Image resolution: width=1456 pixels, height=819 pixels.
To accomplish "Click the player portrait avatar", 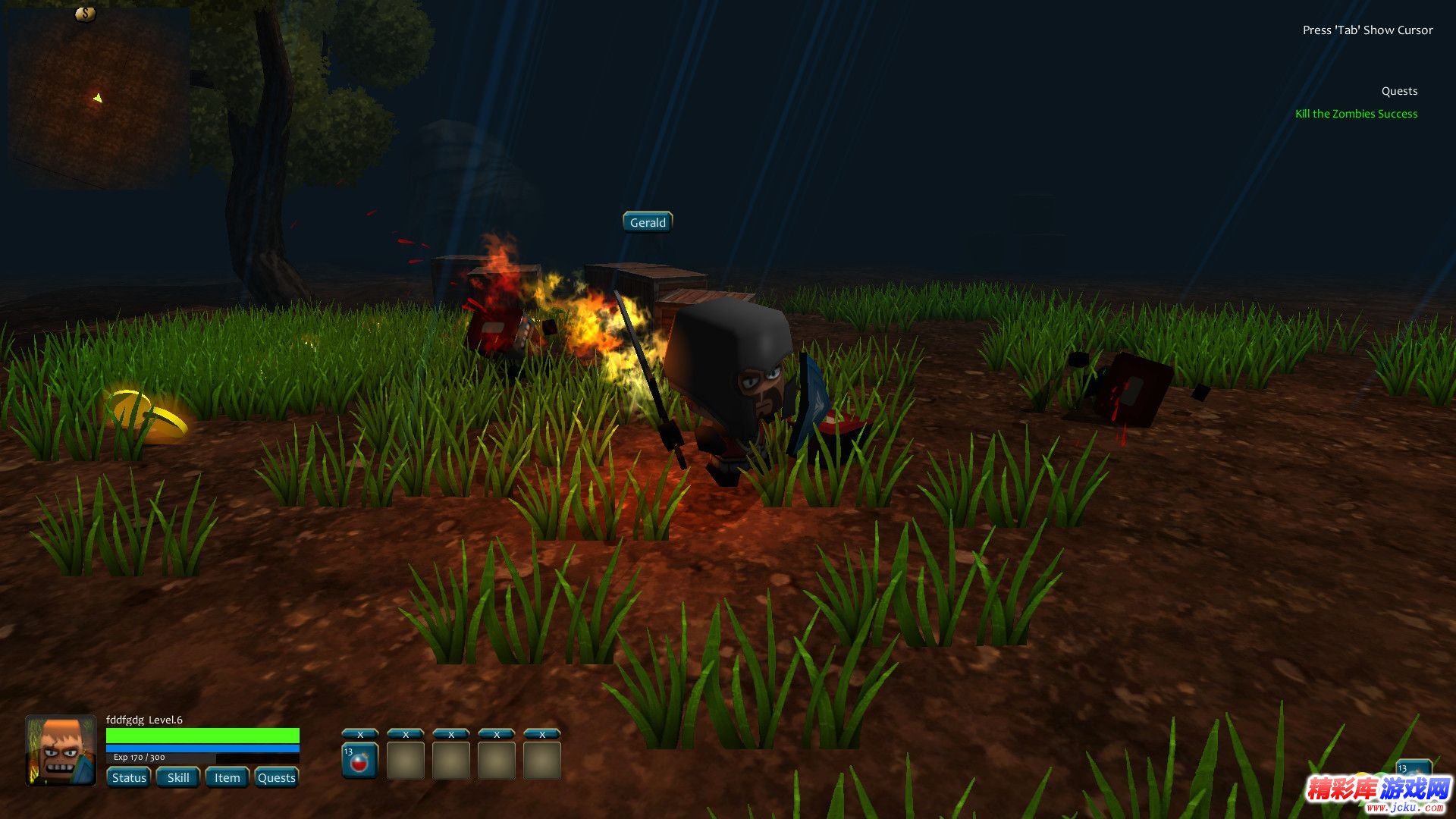I will [x=61, y=750].
